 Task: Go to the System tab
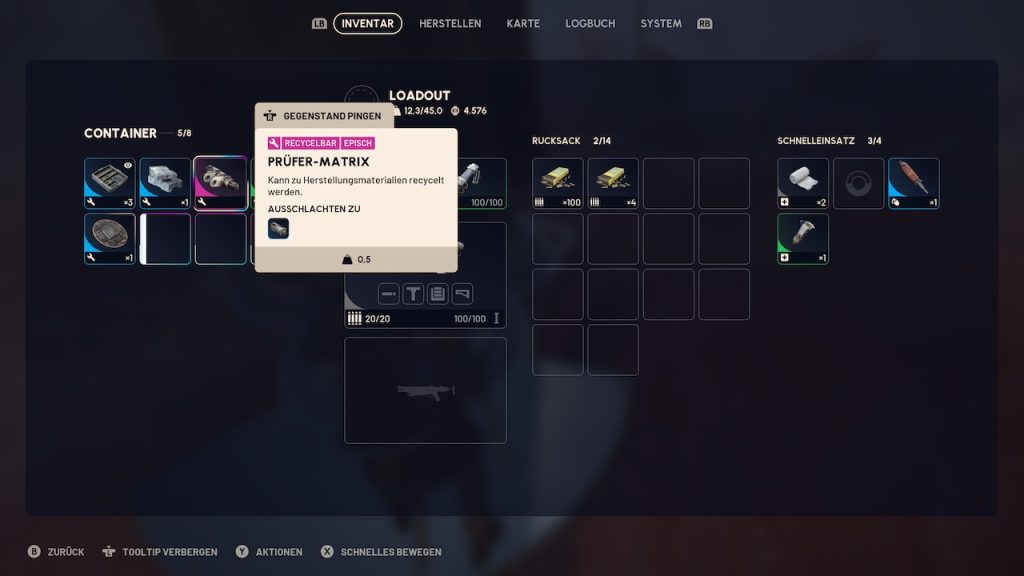(x=661, y=23)
